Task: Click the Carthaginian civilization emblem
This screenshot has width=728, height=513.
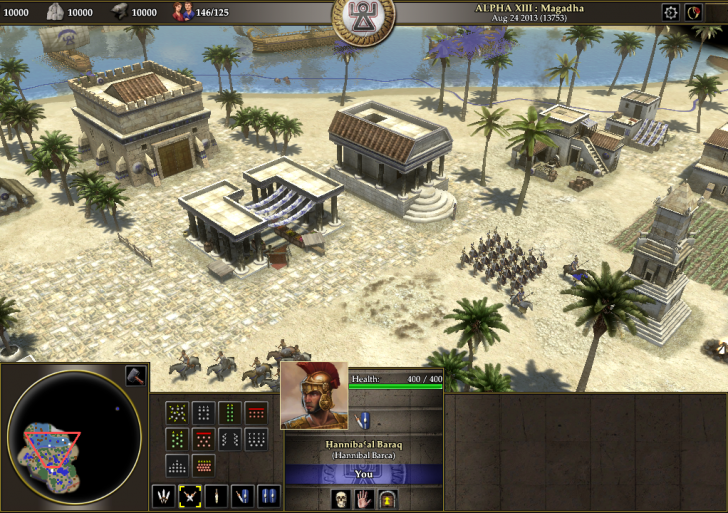Action: pos(363,15)
